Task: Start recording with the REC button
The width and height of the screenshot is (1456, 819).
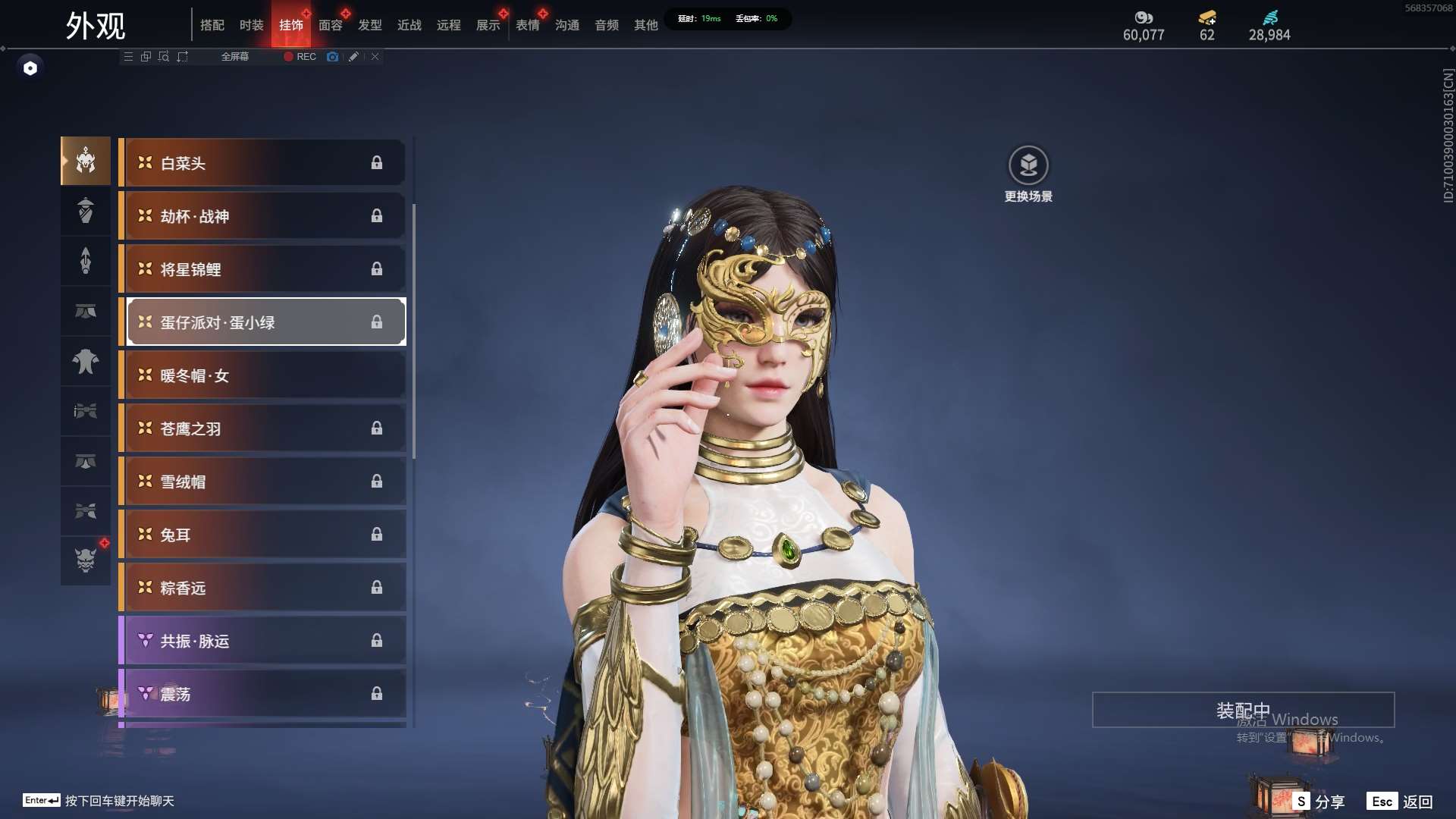Action: (x=300, y=57)
